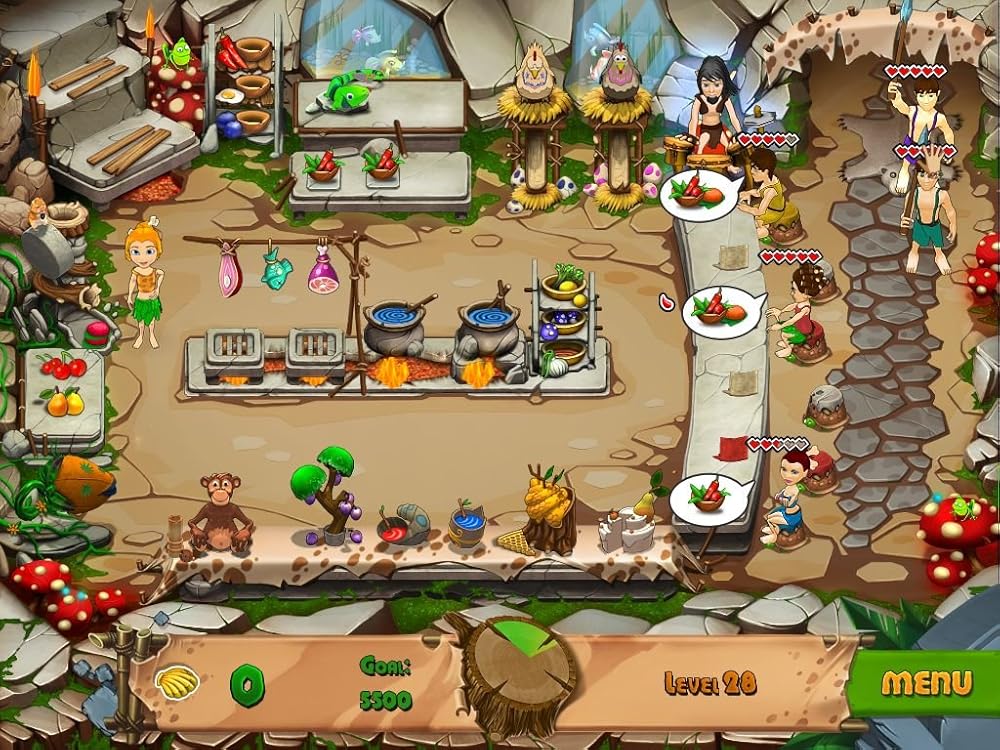Open the green MENU button
Image resolution: width=1000 pixels, height=750 pixels.
pos(926,683)
